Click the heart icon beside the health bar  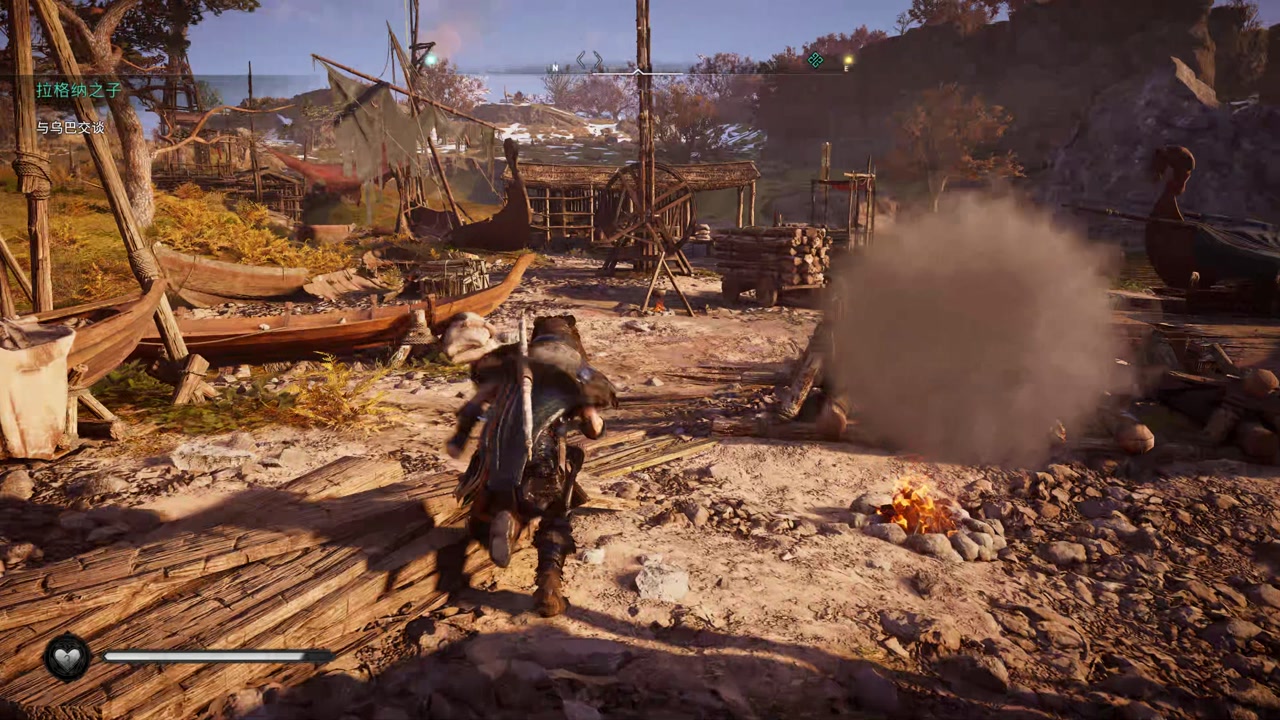(x=67, y=657)
